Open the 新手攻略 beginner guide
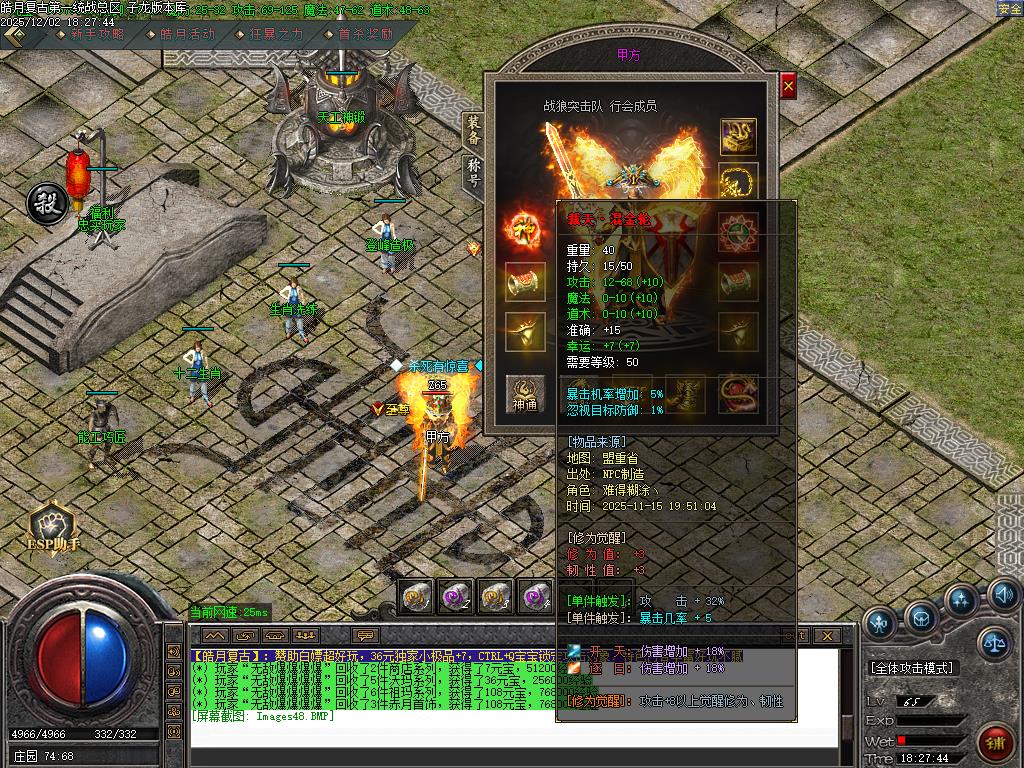The height and width of the screenshot is (768, 1024). (97, 33)
